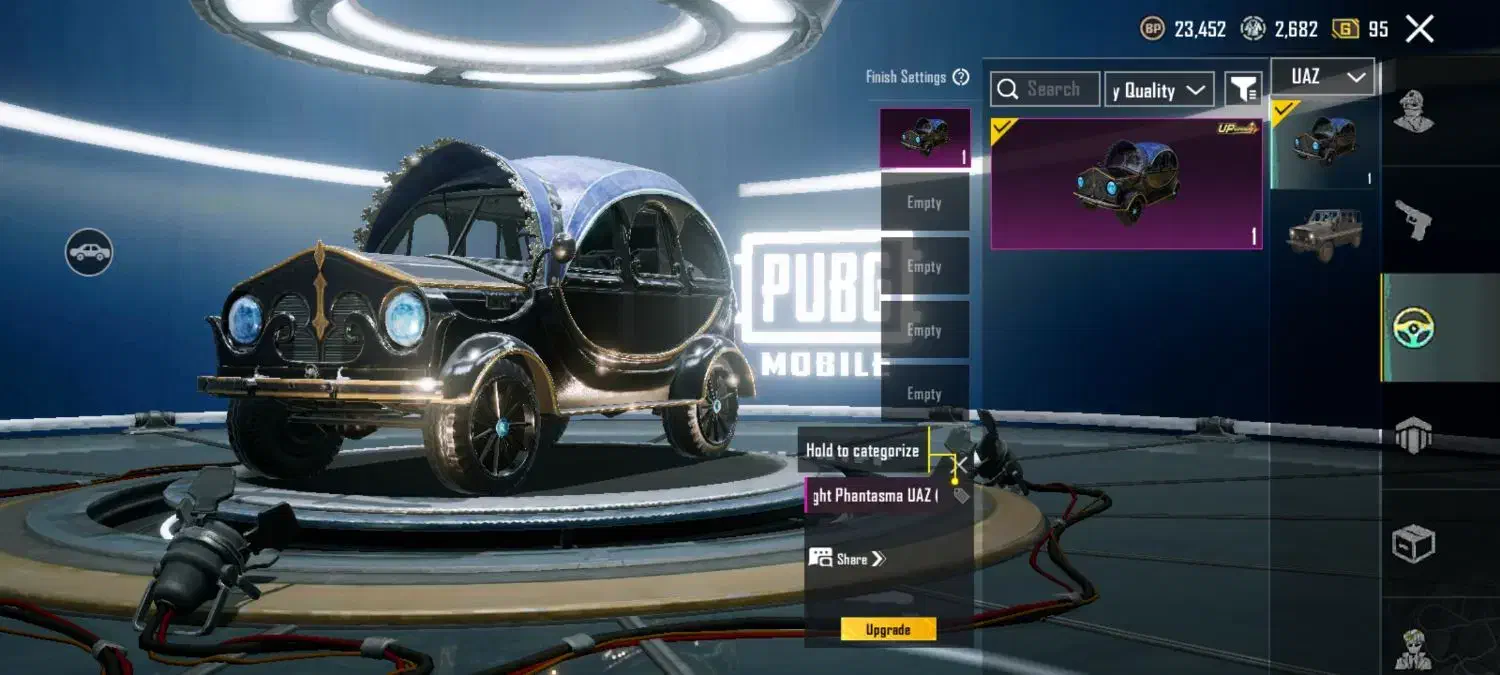
Task: Close the inventory with the X
Action: pyautogui.click(x=1419, y=29)
